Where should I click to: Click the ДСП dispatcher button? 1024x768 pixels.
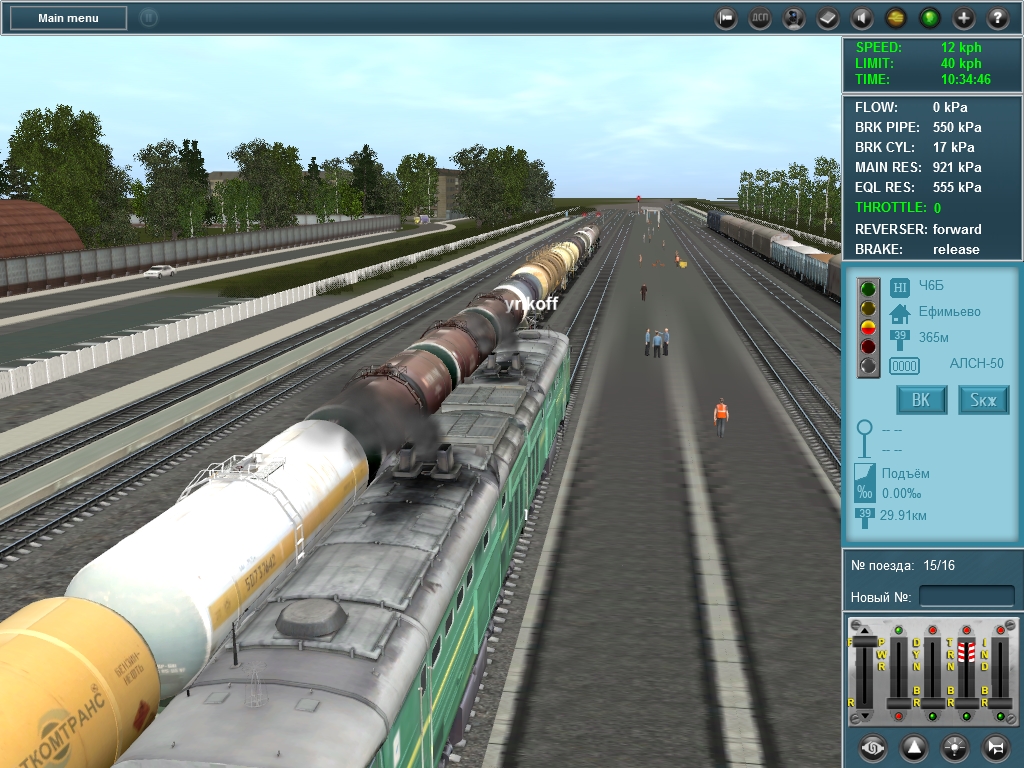tap(759, 18)
